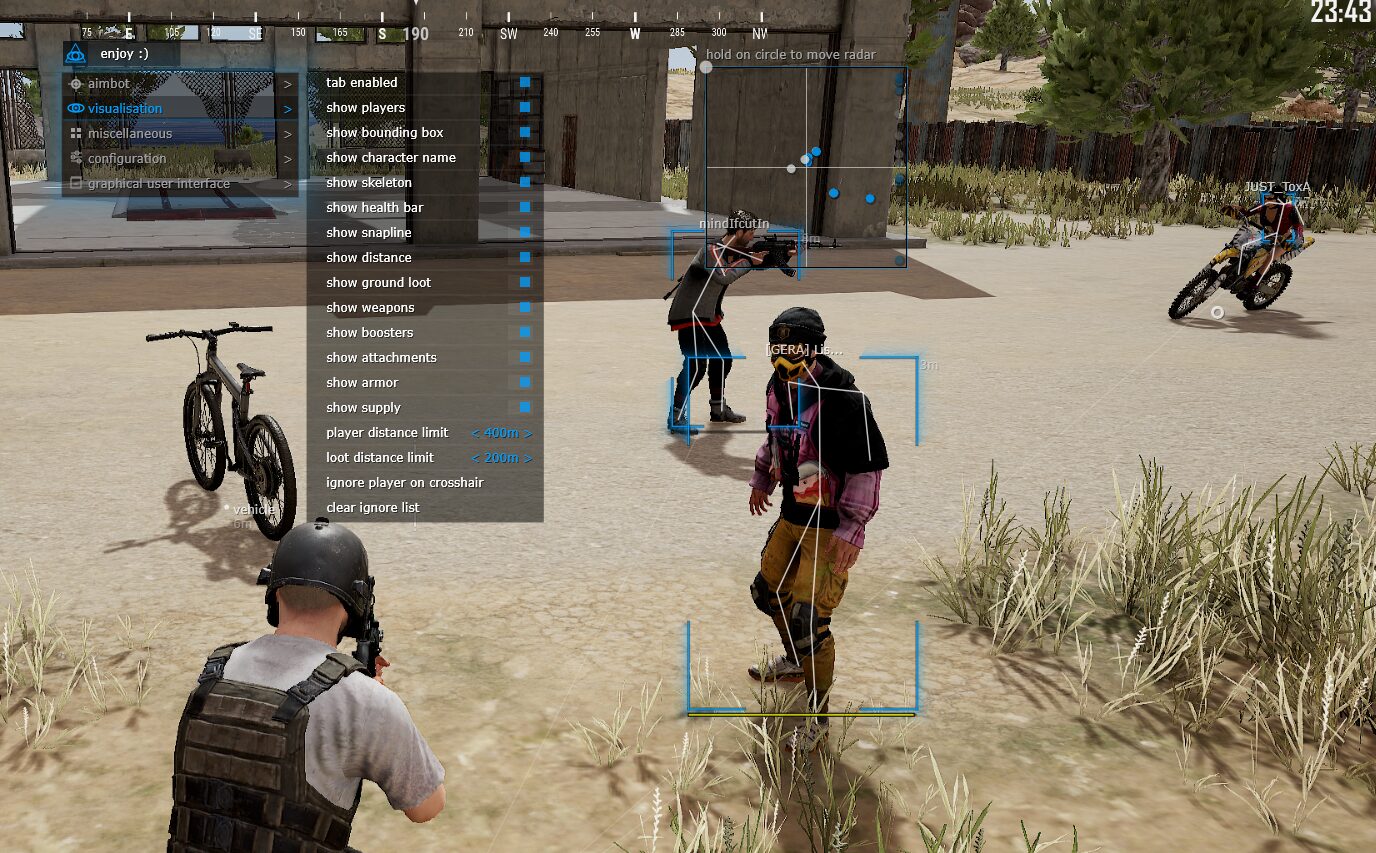The width and height of the screenshot is (1376, 853).
Task: Toggle show character name
Action: 525,157
